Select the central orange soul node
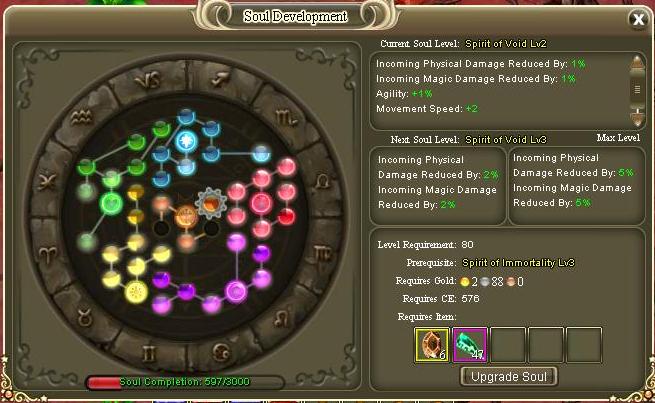Screen dimensions: 655x403 pos(185,214)
